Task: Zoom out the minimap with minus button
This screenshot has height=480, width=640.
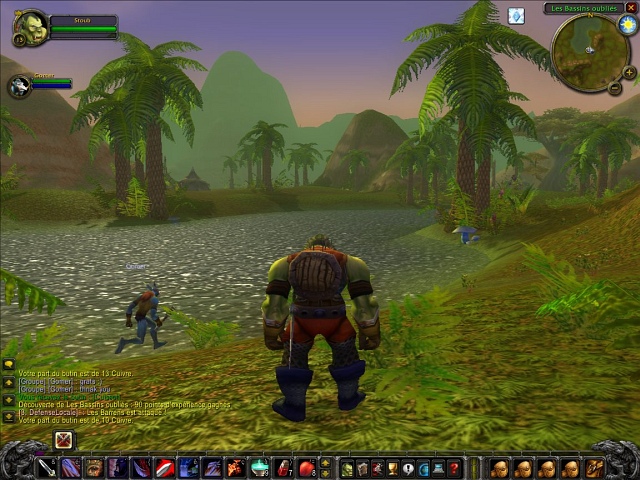Action: coord(615,88)
